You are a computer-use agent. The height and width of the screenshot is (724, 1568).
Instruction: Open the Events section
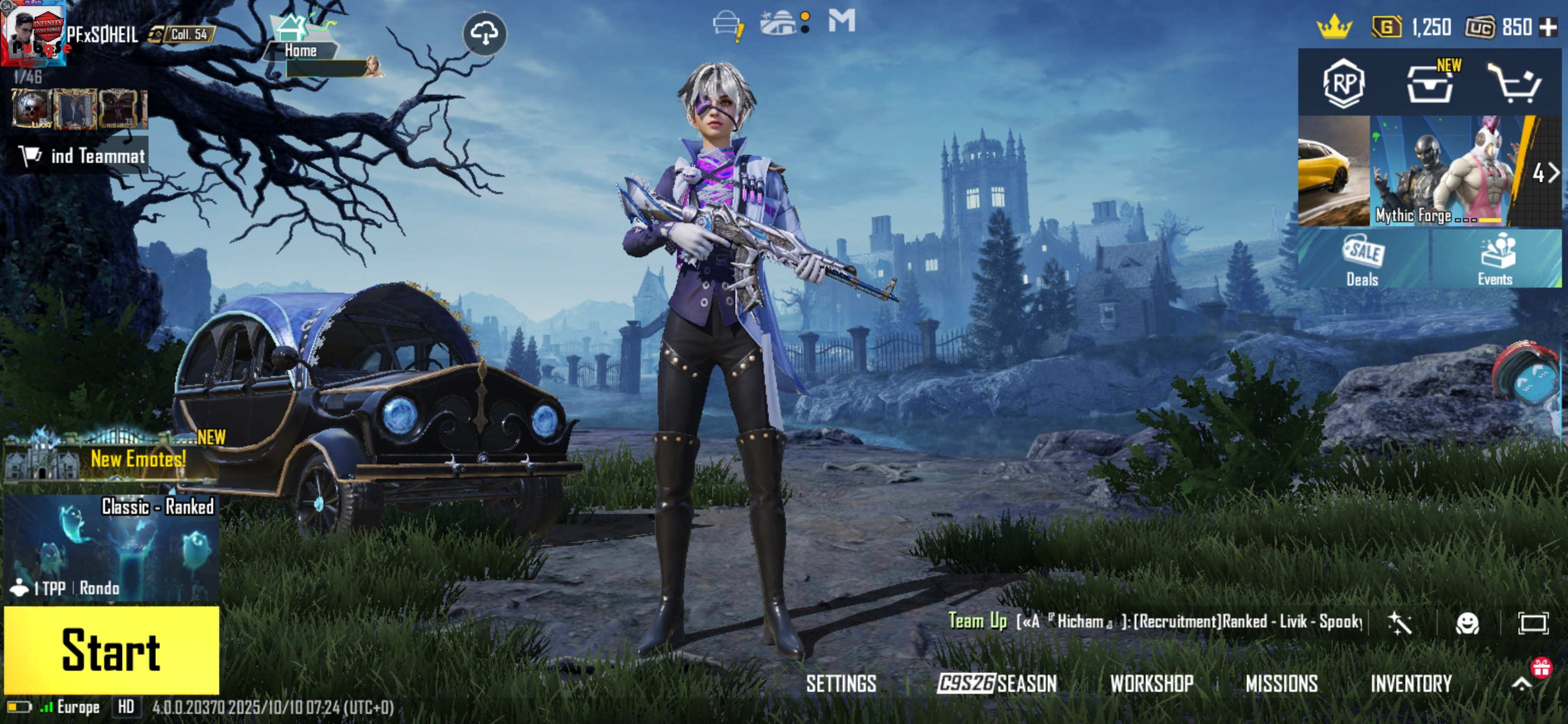point(1495,260)
